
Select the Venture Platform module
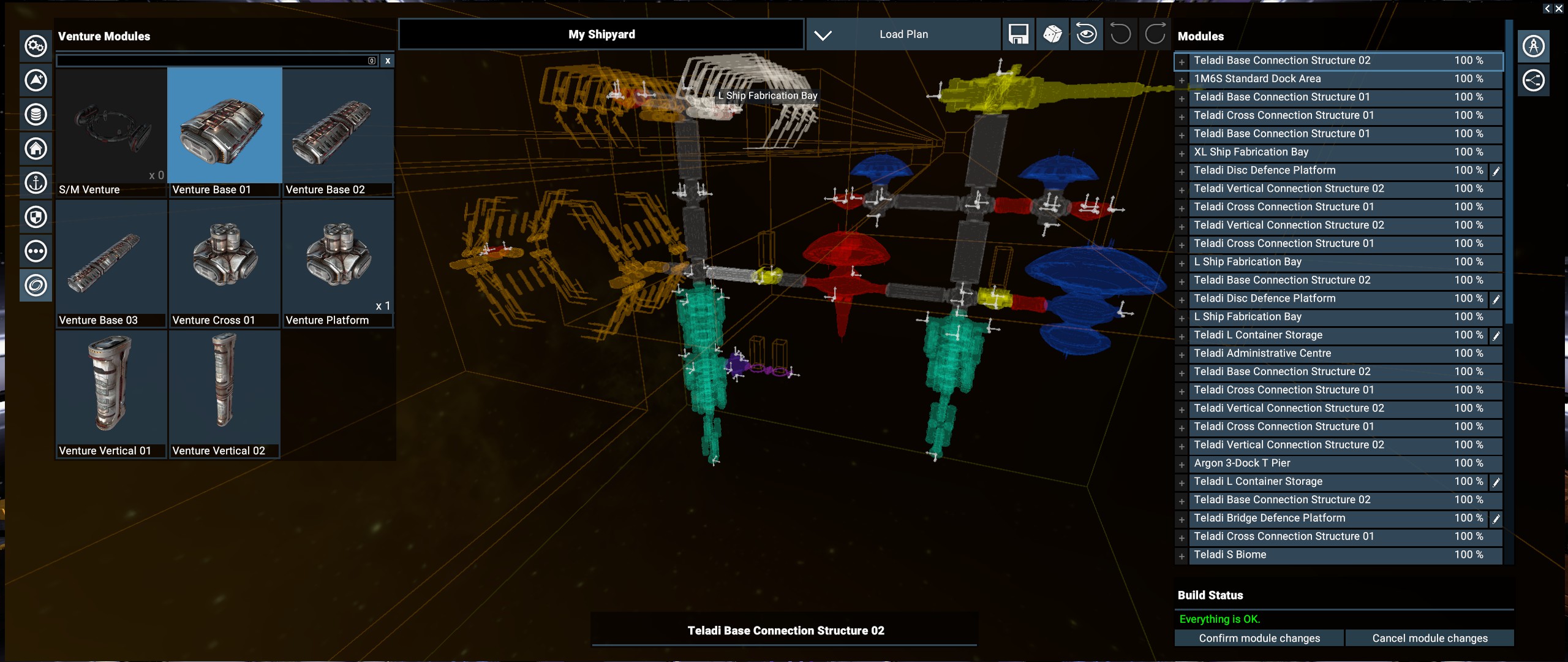337,262
